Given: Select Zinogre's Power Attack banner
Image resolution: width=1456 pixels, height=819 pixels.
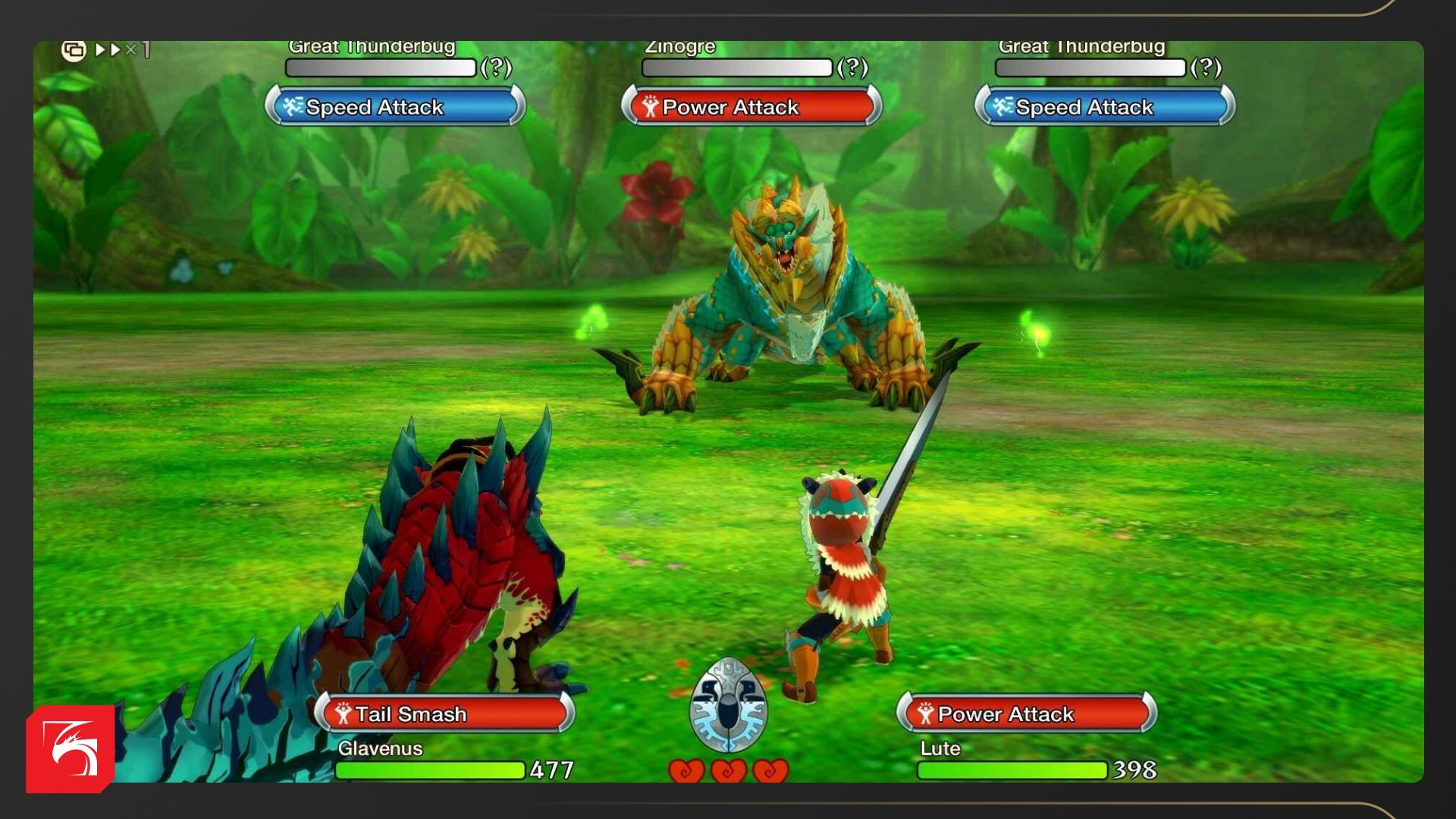Looking at the screenshot, I should (751, 107).
